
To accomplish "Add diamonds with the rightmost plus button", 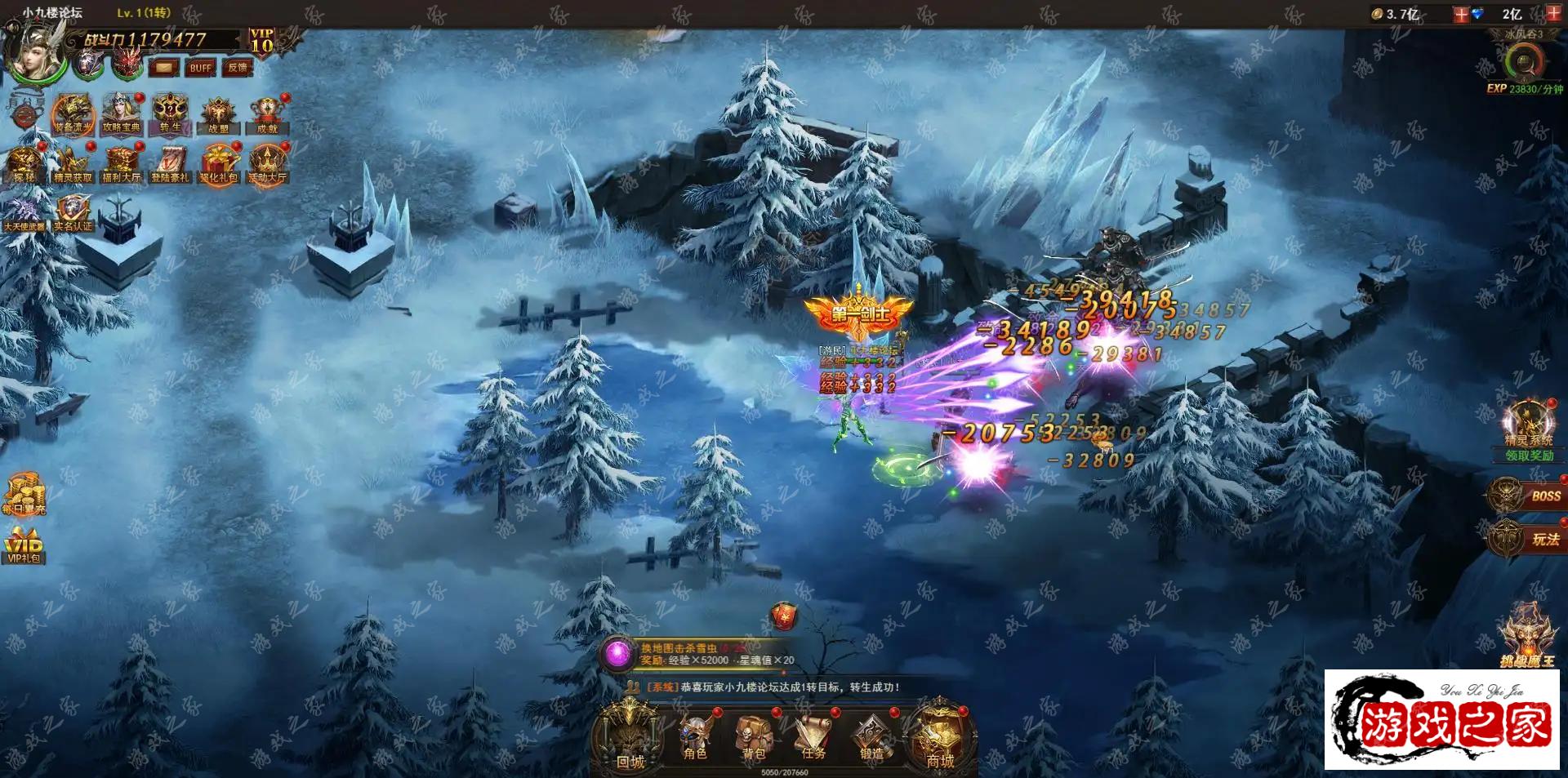I will pos(1552,13).
